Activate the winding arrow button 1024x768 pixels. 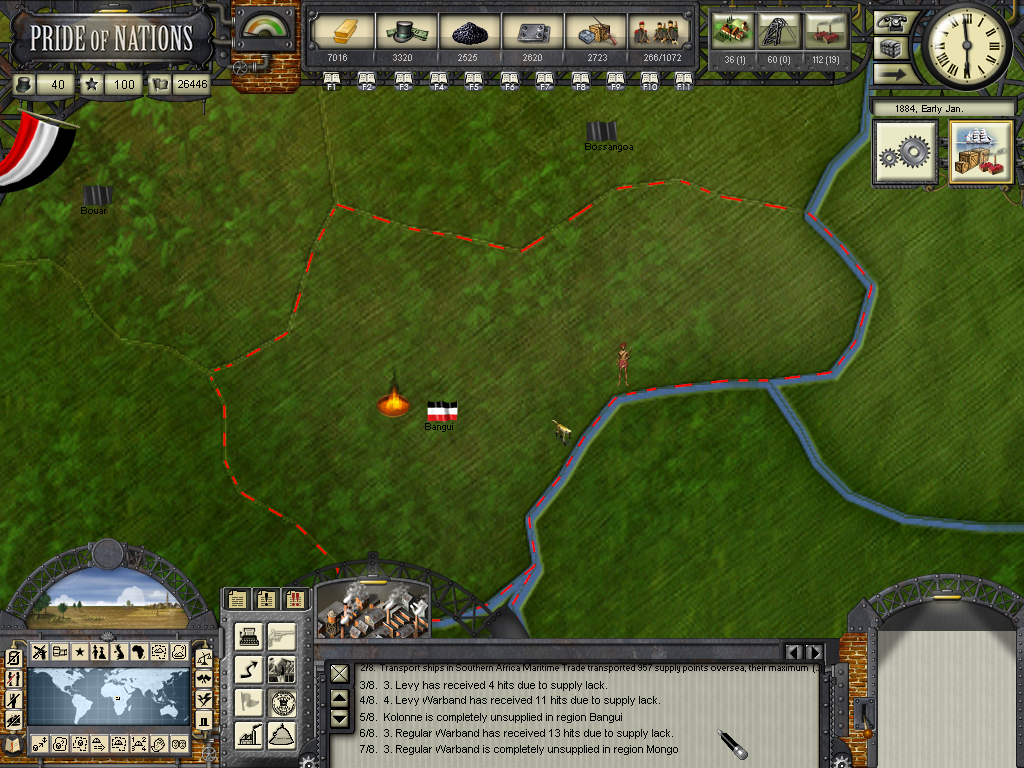[x=250, y=669]
